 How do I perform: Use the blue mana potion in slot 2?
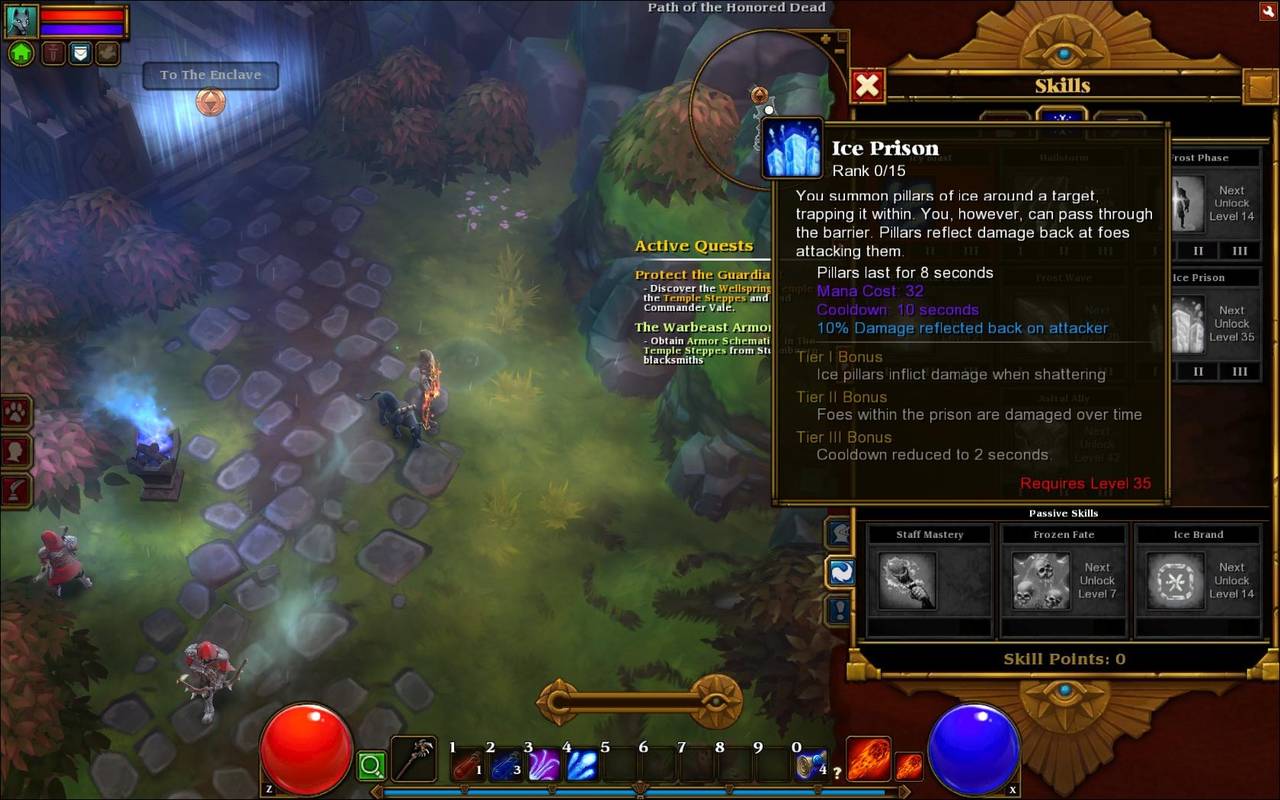coord(506,766)
